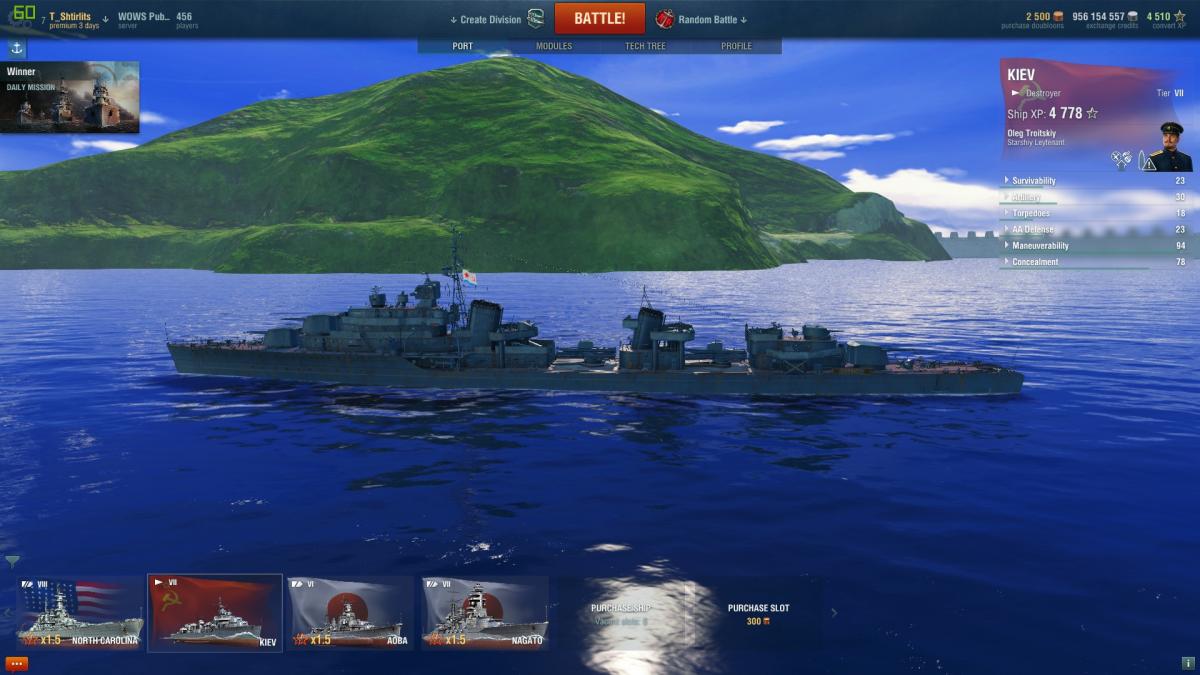Show the Profile tab

[x=736, y=46]
